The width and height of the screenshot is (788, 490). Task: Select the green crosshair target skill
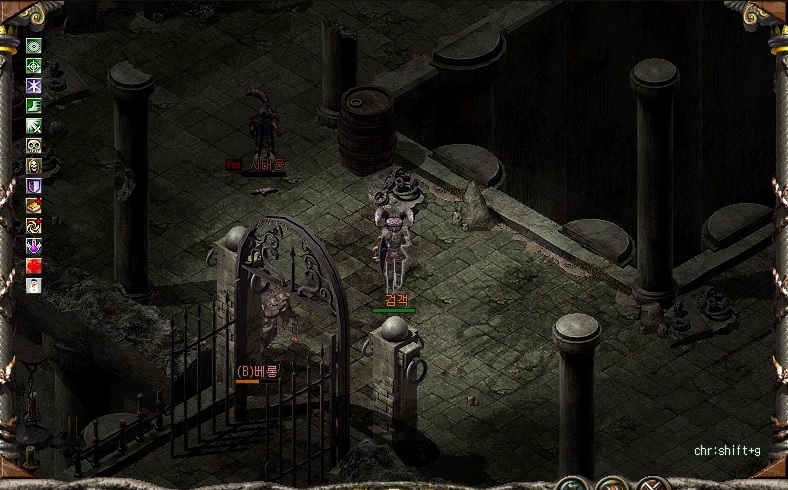34,66
